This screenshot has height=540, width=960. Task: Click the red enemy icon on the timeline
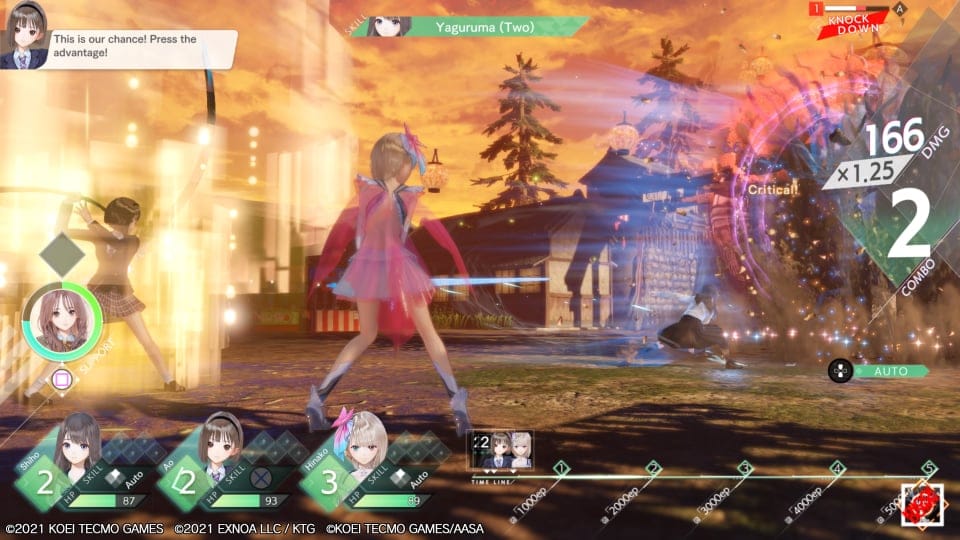(921, 504)
